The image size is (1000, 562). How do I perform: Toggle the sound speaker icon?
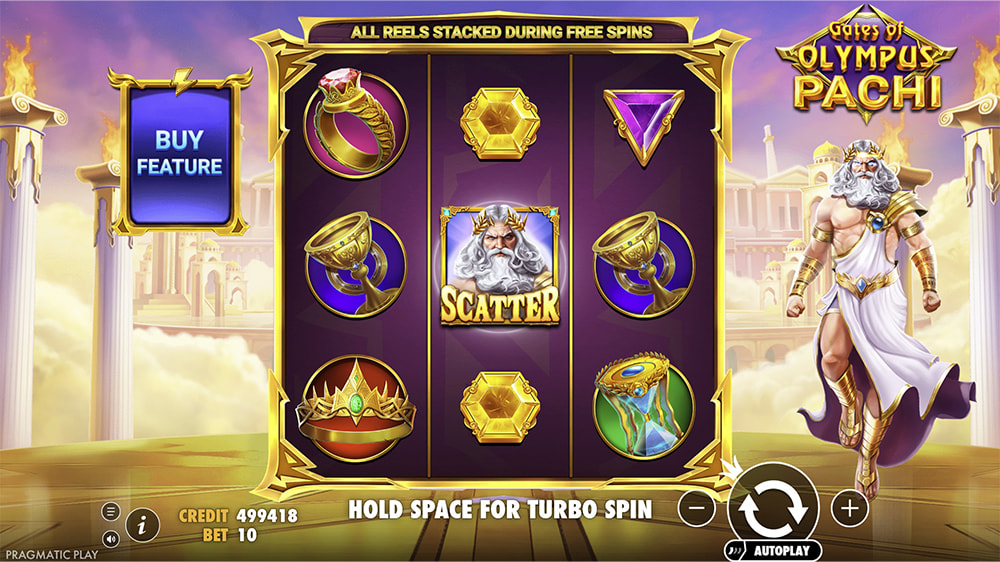click(111, 537)
